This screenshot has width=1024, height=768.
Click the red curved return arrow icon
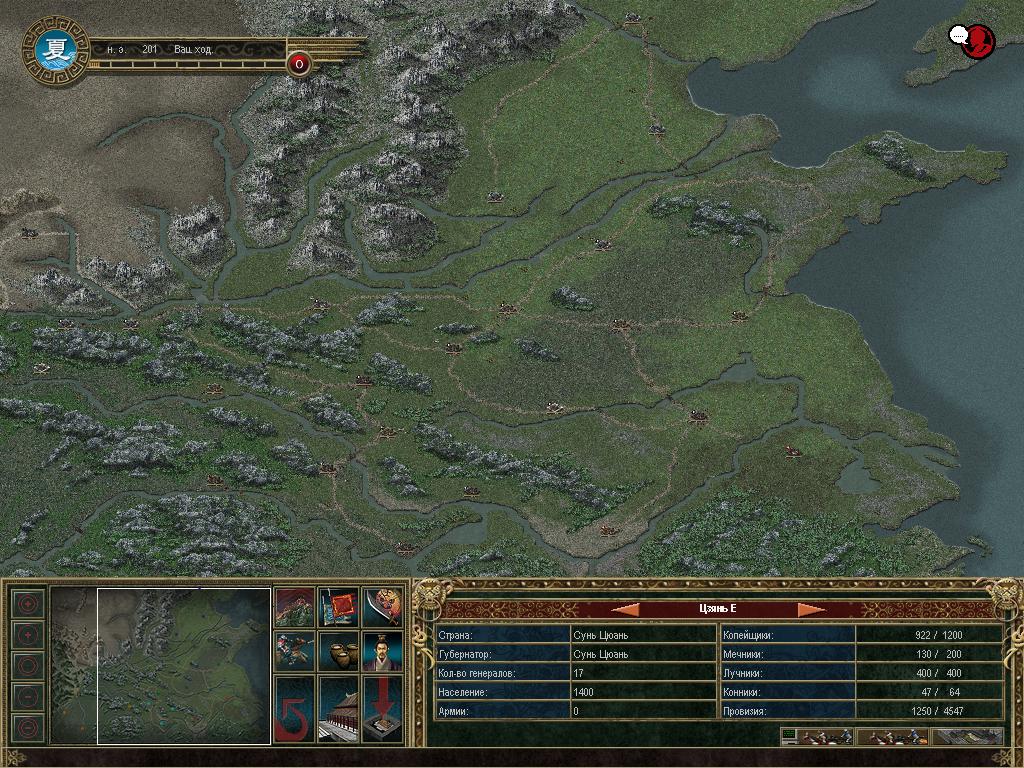coord(294,708)
